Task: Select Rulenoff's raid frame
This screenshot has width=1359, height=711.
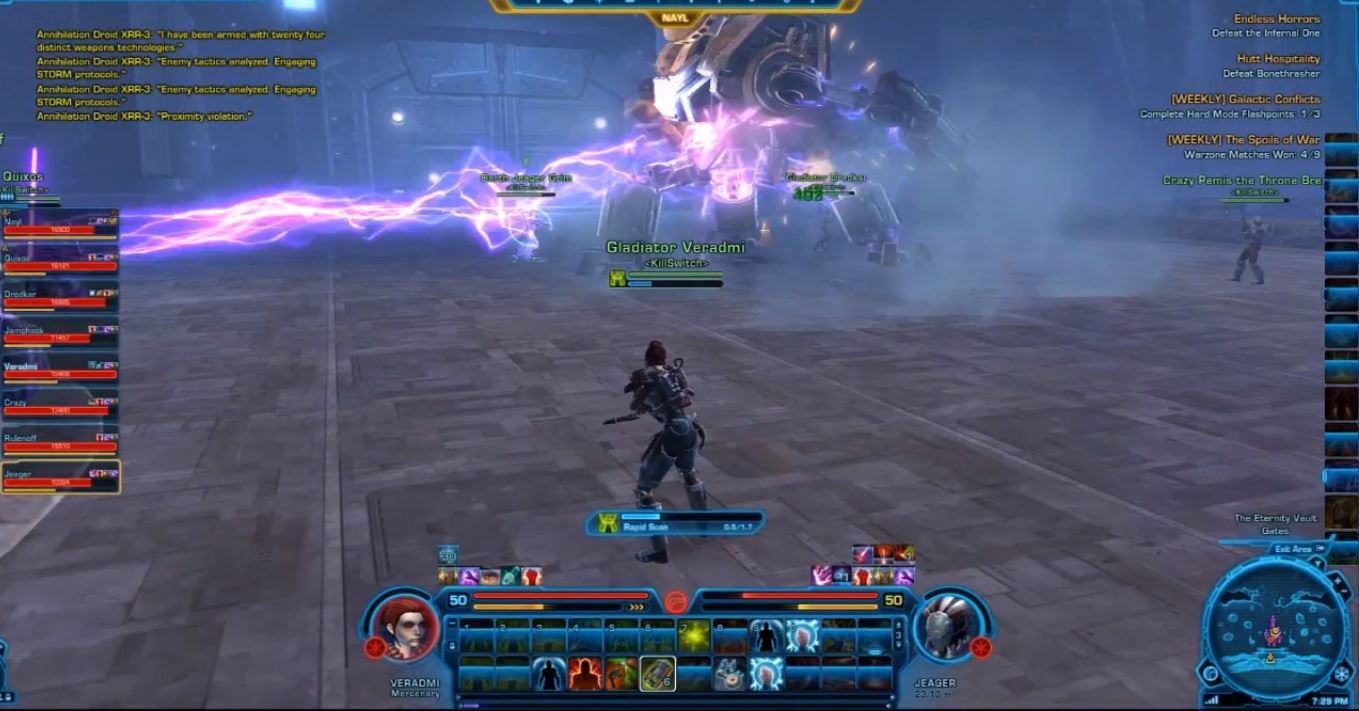Action: click(60, 442)
